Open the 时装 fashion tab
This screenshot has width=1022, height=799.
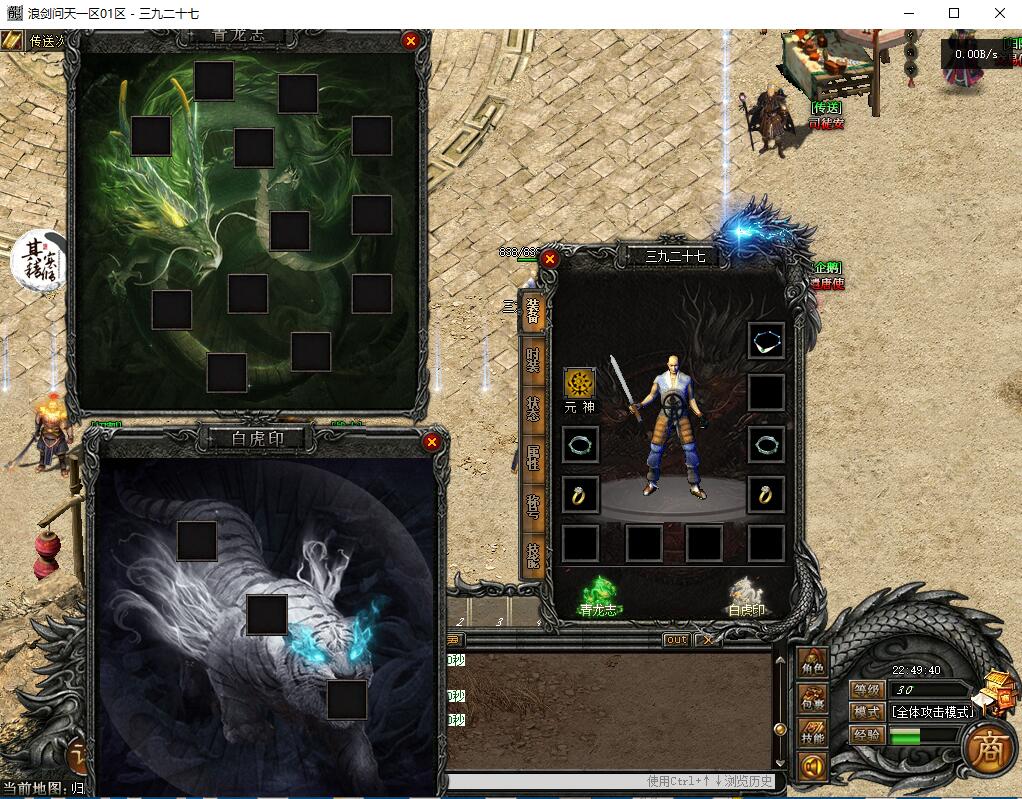point(532,360)
